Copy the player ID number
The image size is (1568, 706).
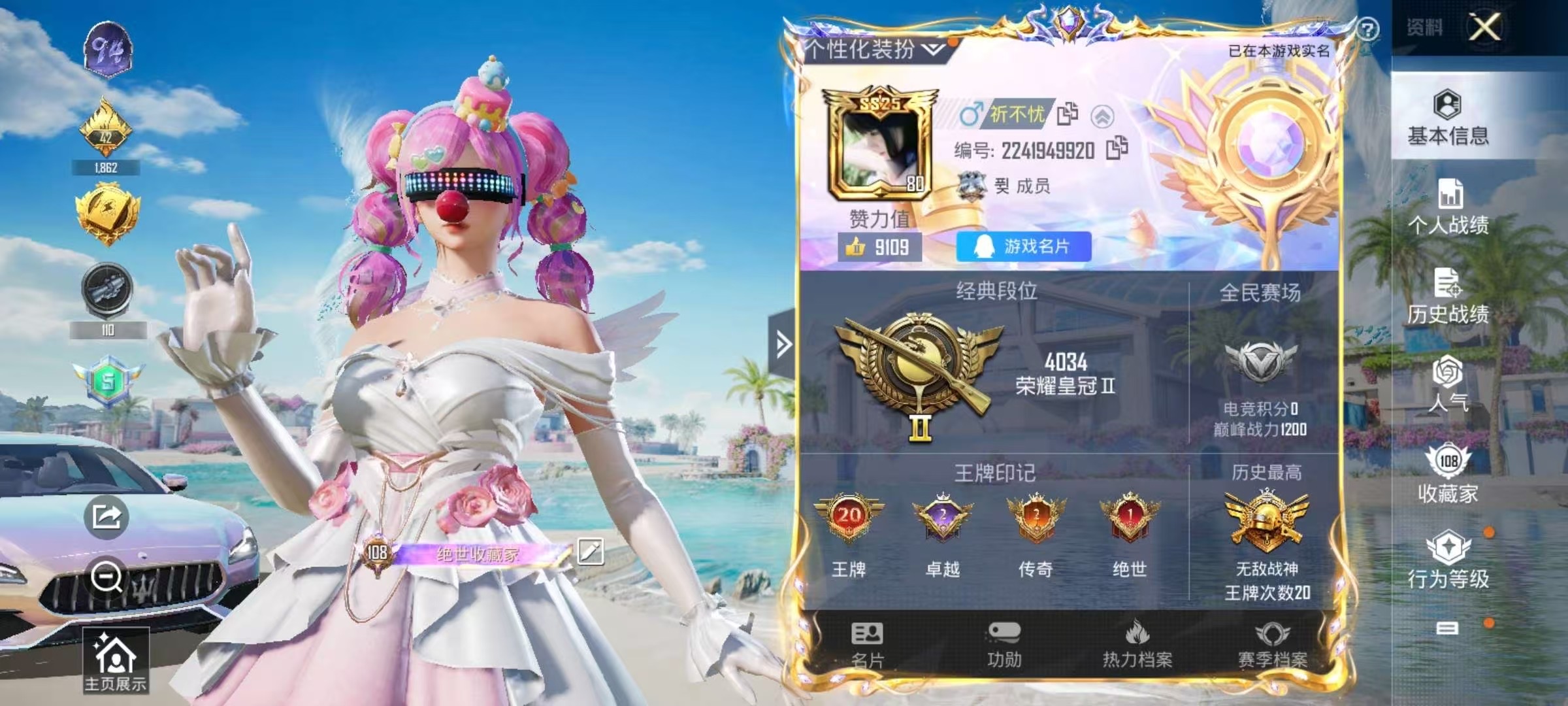coord(1117,149)
